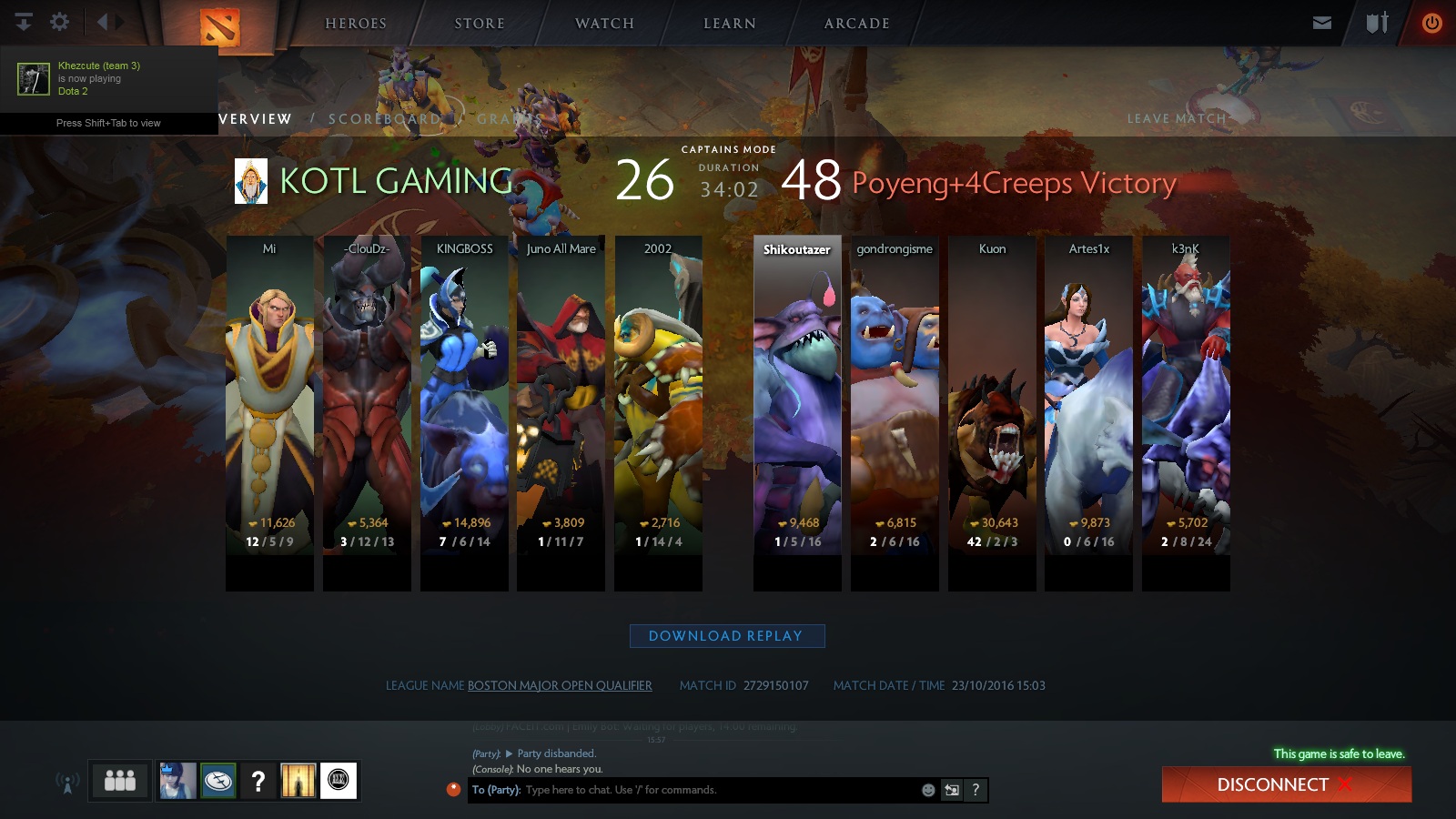The image size is (1456, 819).
Task: Open the Watch section
Action: pyautogui.click(x=604, y=24)
